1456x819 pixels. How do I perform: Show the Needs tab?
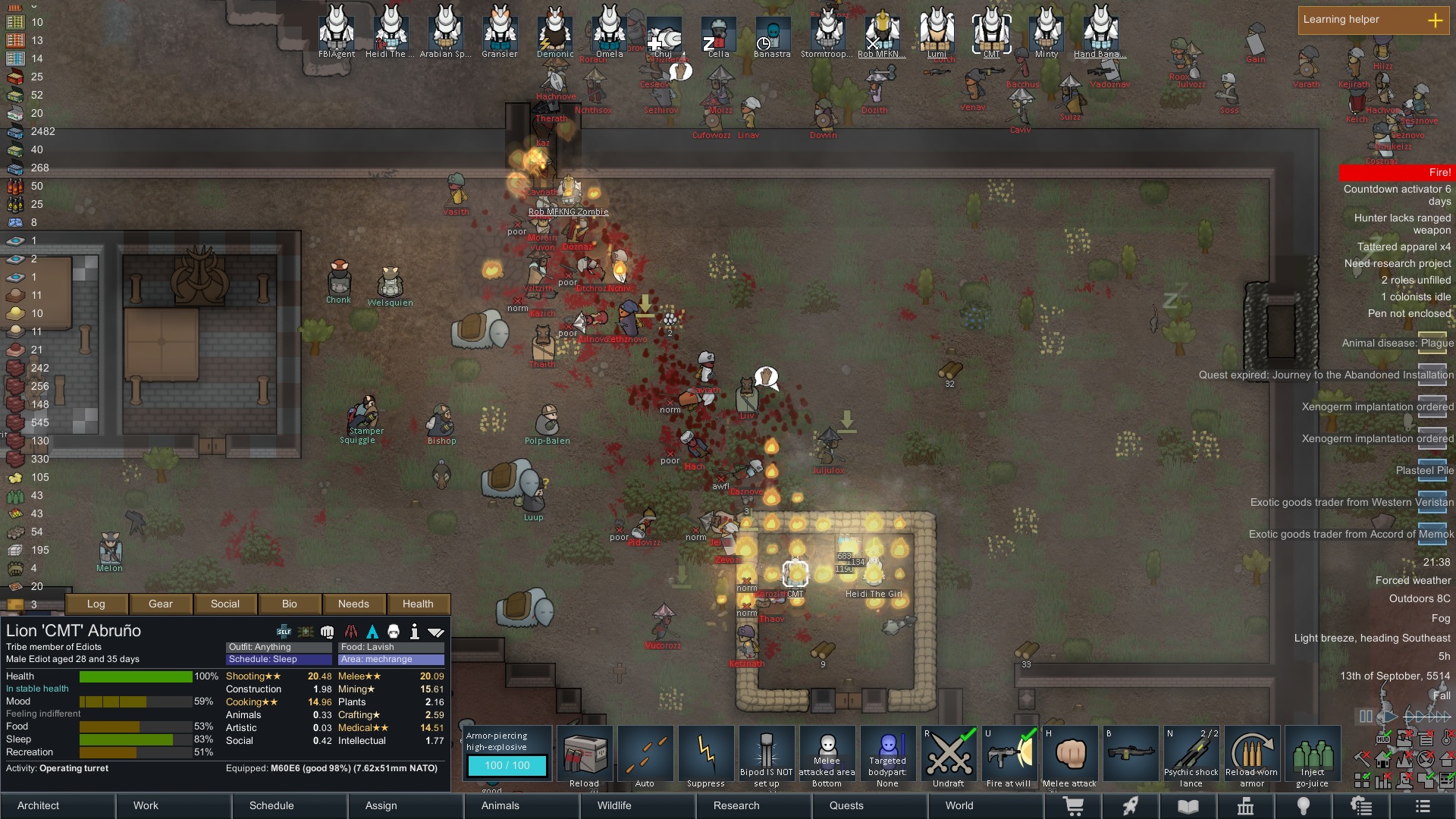tap(353, 604)
